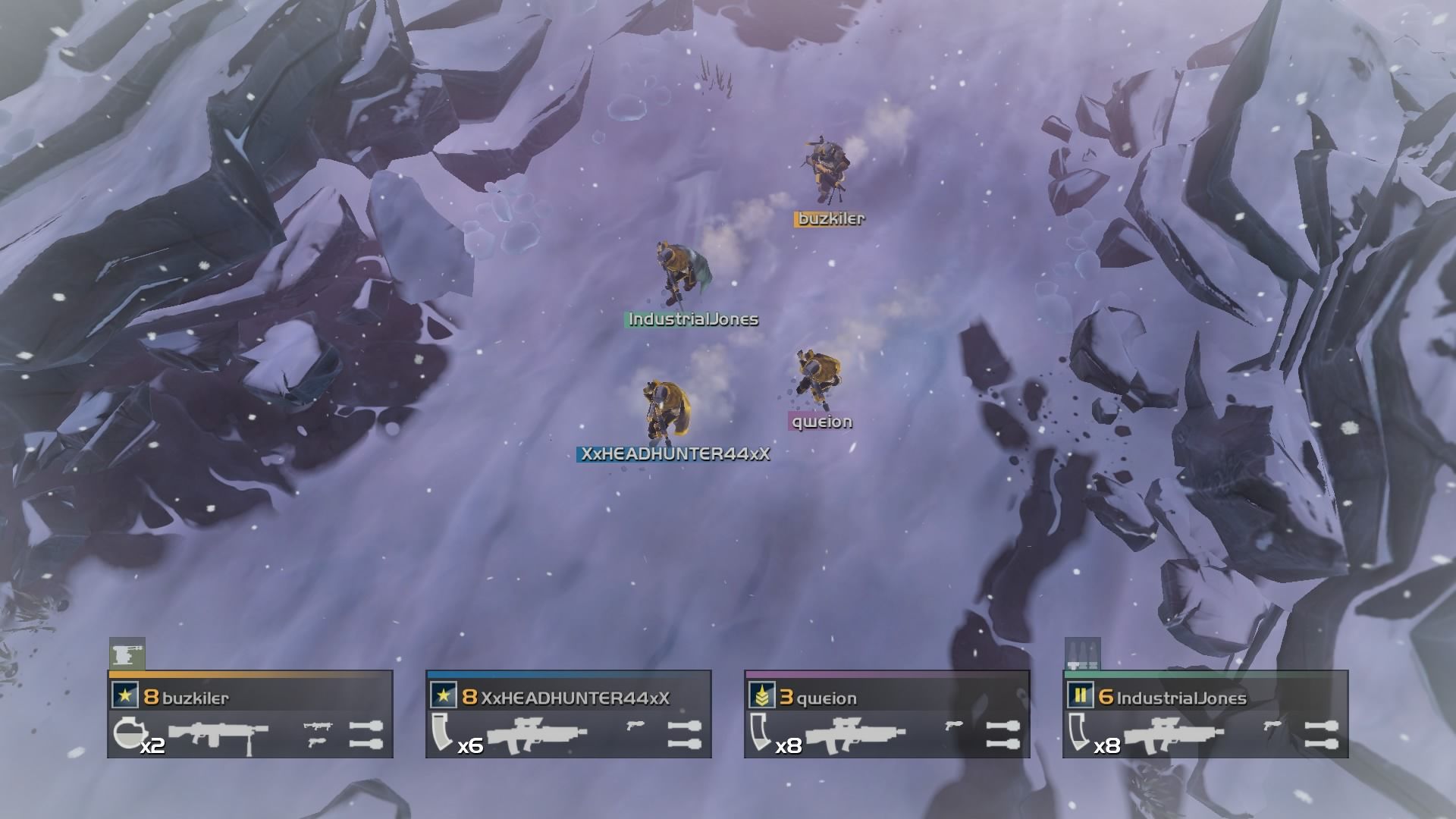Click buzkiler's star rank badge
This screenshot has height=819, width=1456.
pyautogui.click(x=124, y=695)
